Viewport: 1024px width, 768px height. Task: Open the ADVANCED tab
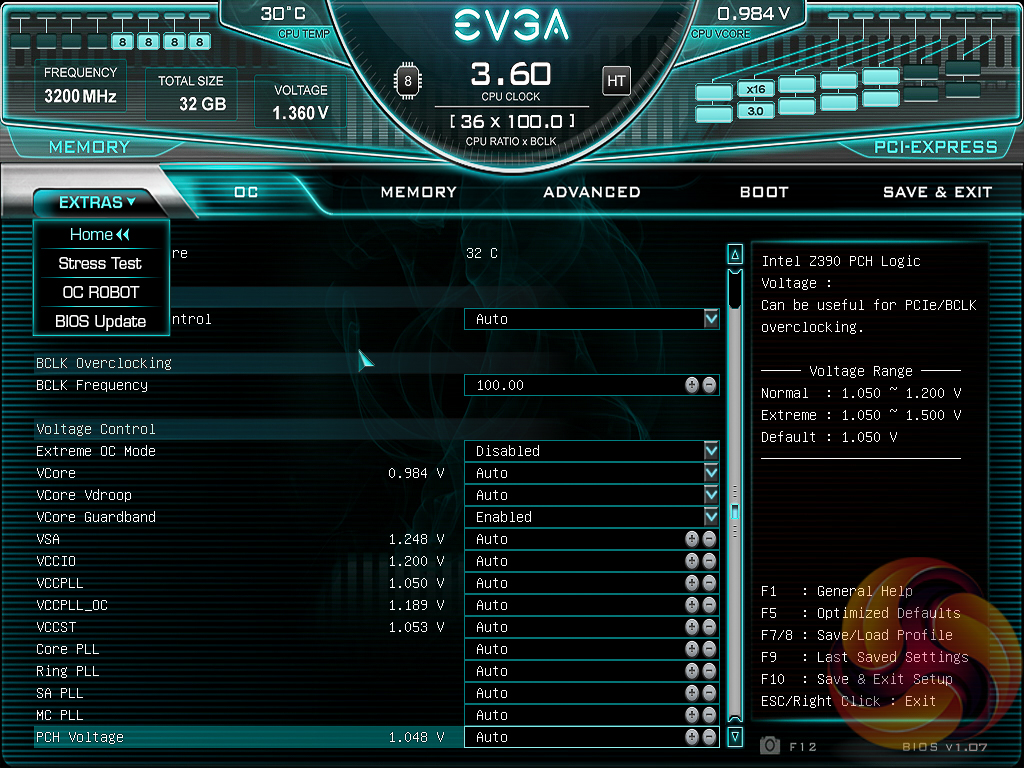(591, 192)
